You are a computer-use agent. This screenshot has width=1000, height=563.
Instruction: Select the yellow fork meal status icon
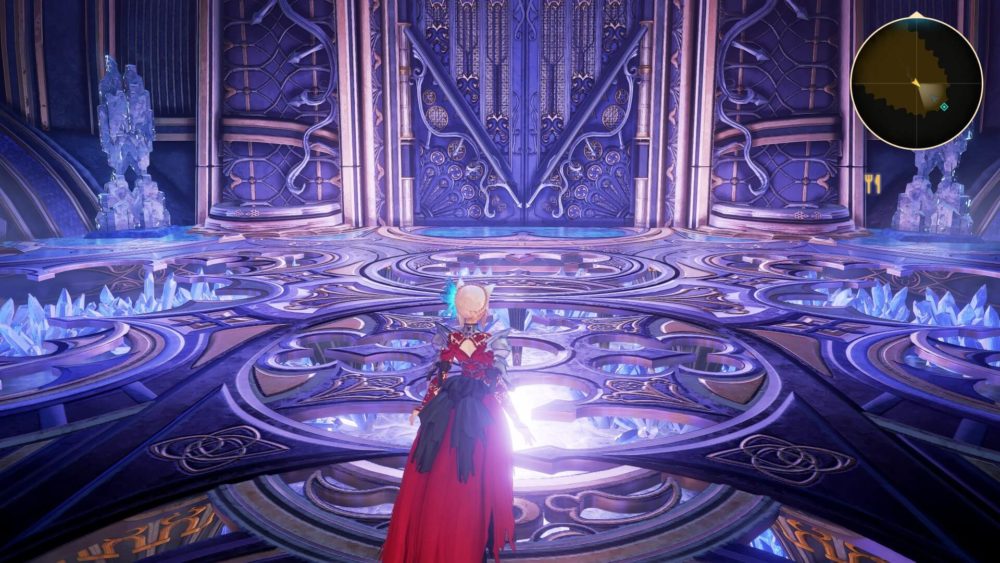click(872, 183)
